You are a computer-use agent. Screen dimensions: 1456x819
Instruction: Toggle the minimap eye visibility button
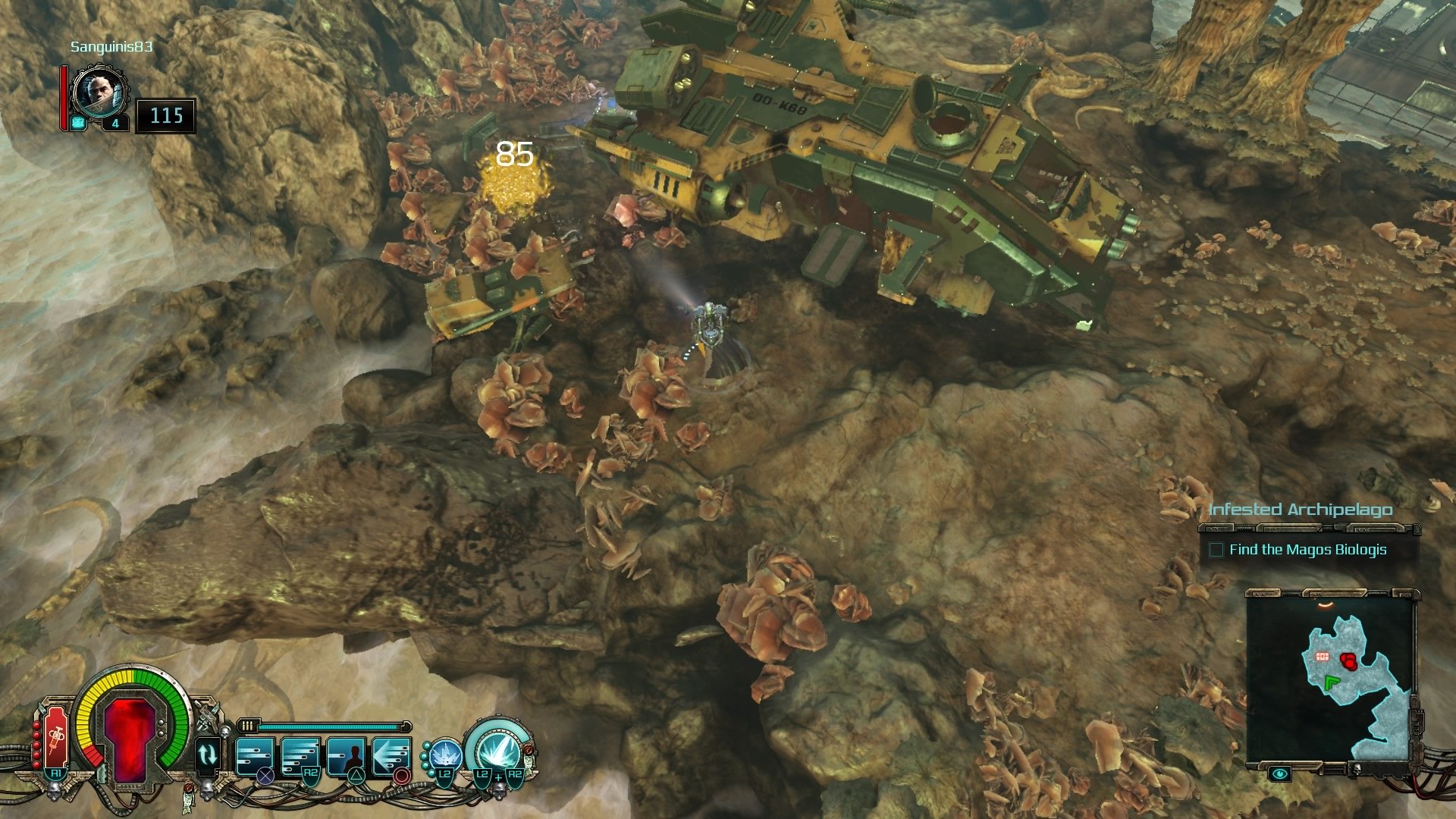(1280, 774)
